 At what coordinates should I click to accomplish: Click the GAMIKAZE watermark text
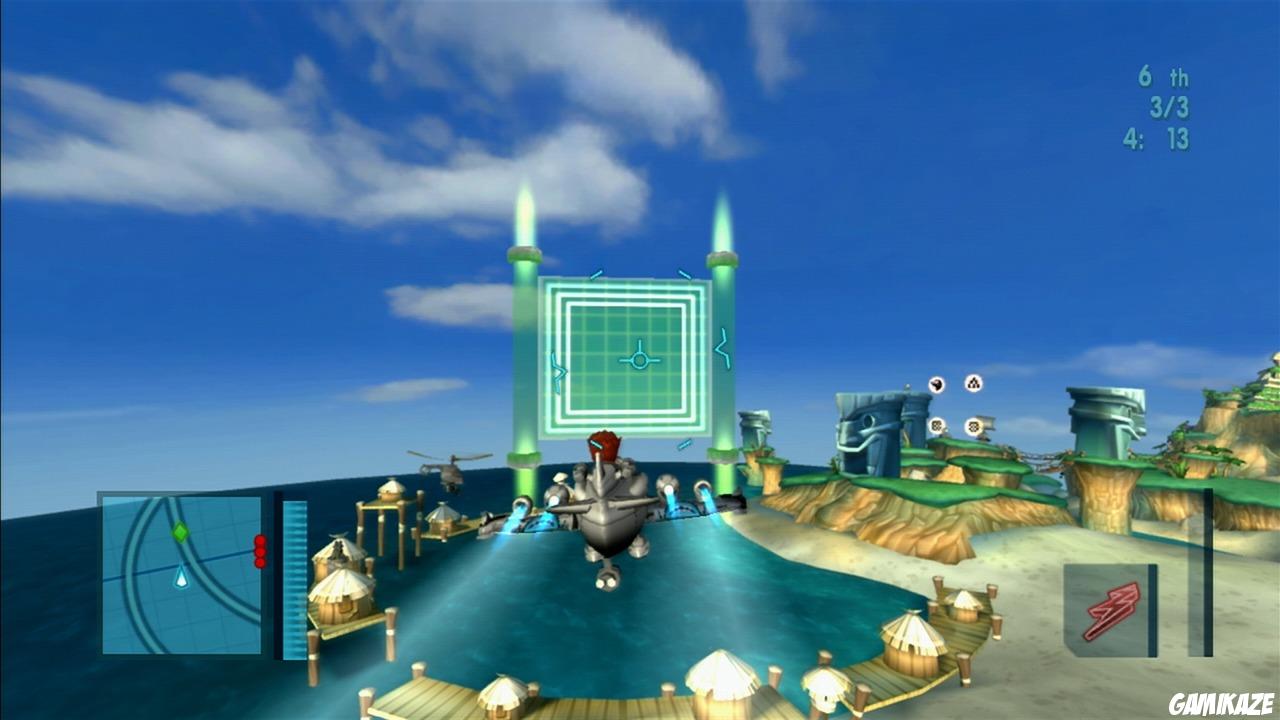pos(1222,701)
